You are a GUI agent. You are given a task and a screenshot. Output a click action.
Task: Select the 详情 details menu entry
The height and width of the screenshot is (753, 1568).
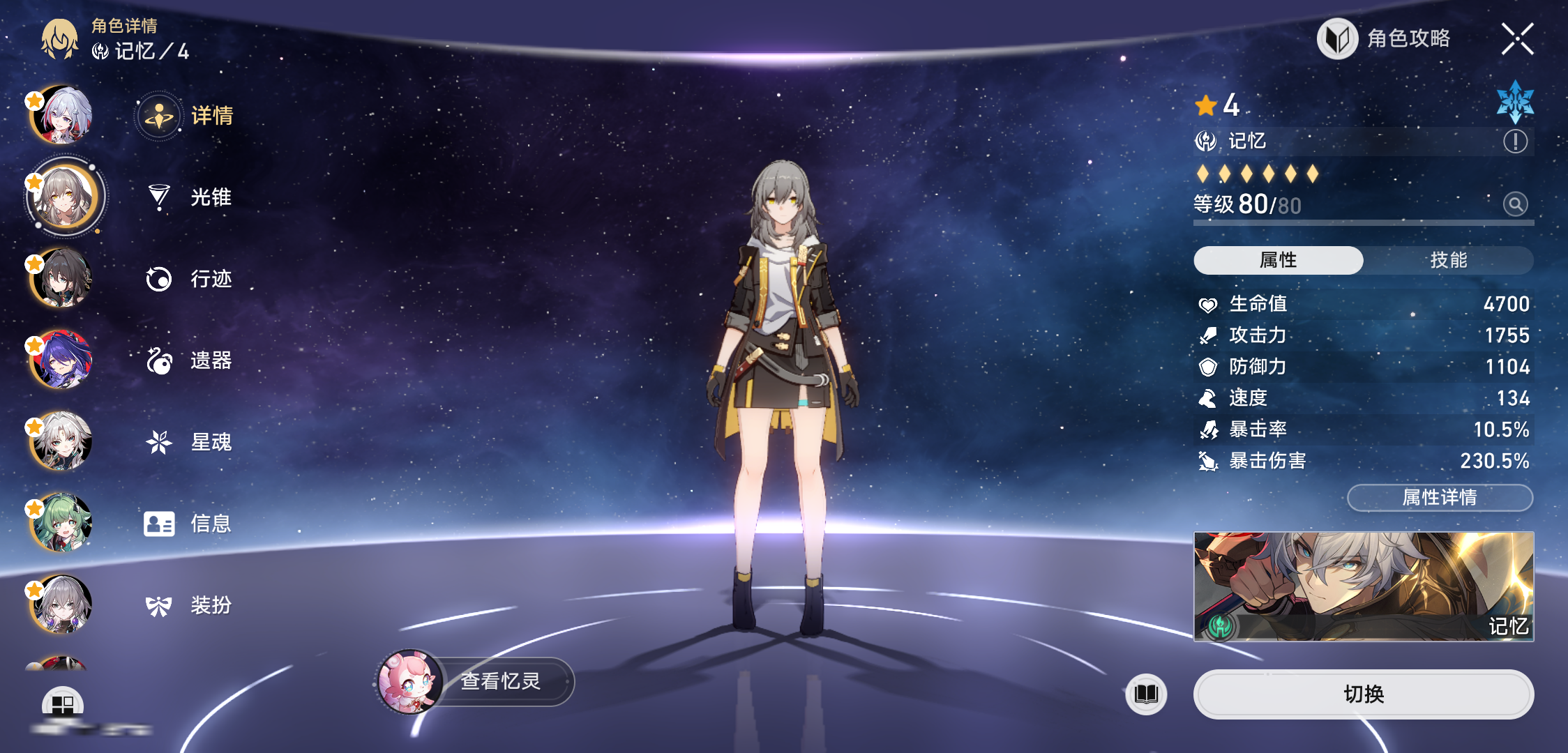tap(187, 116)
